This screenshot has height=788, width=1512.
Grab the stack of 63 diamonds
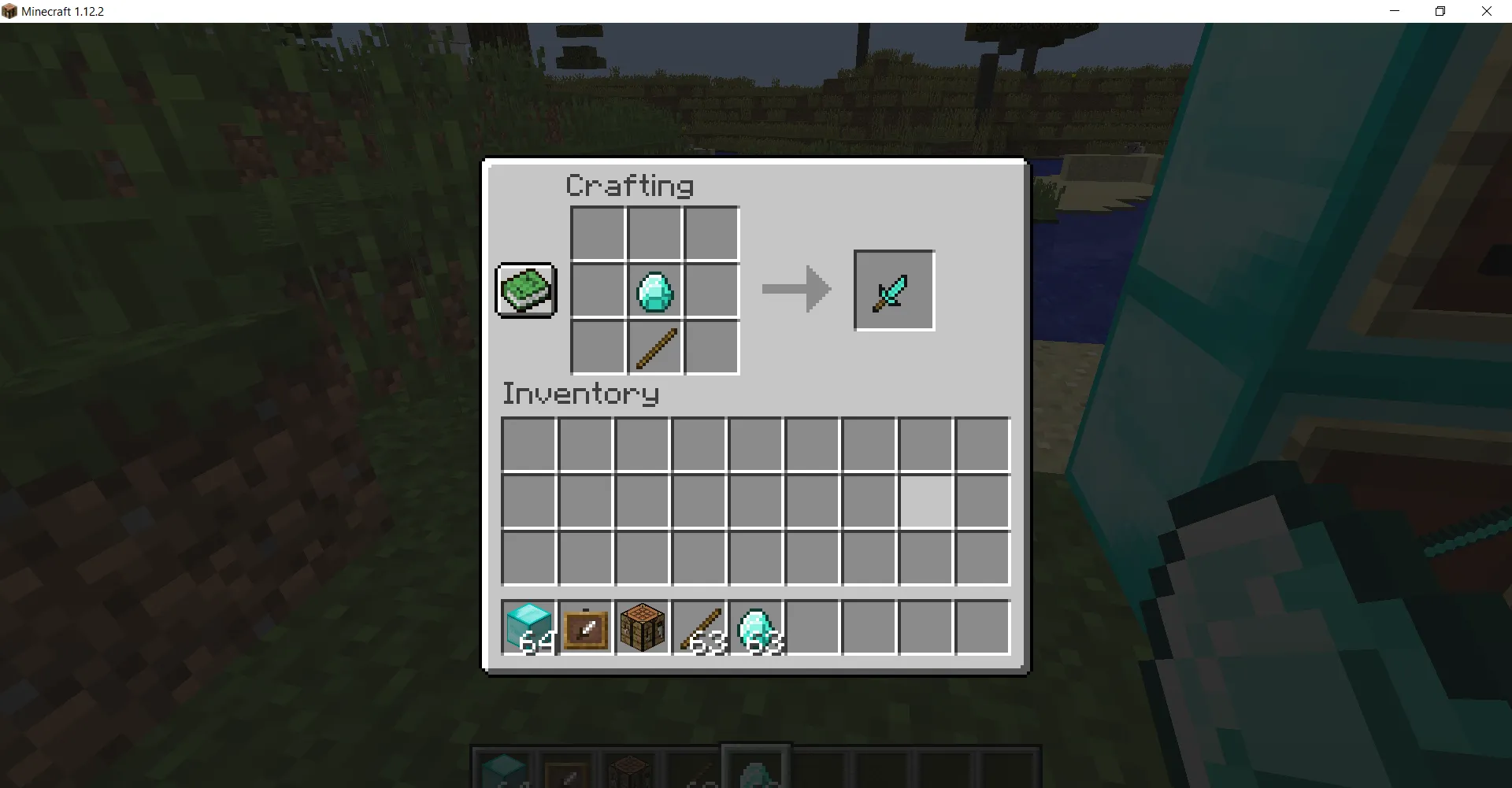[756, 627]
